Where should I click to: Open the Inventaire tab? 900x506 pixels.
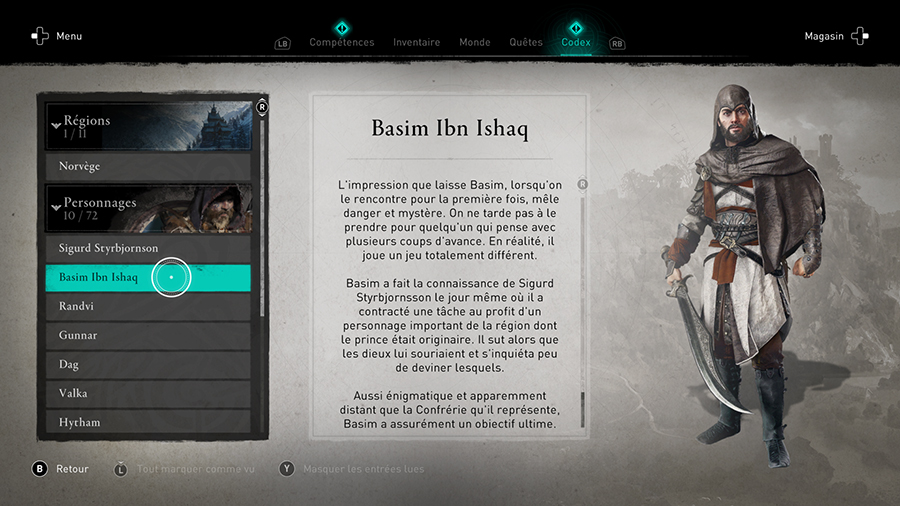(x=416, y=42)
